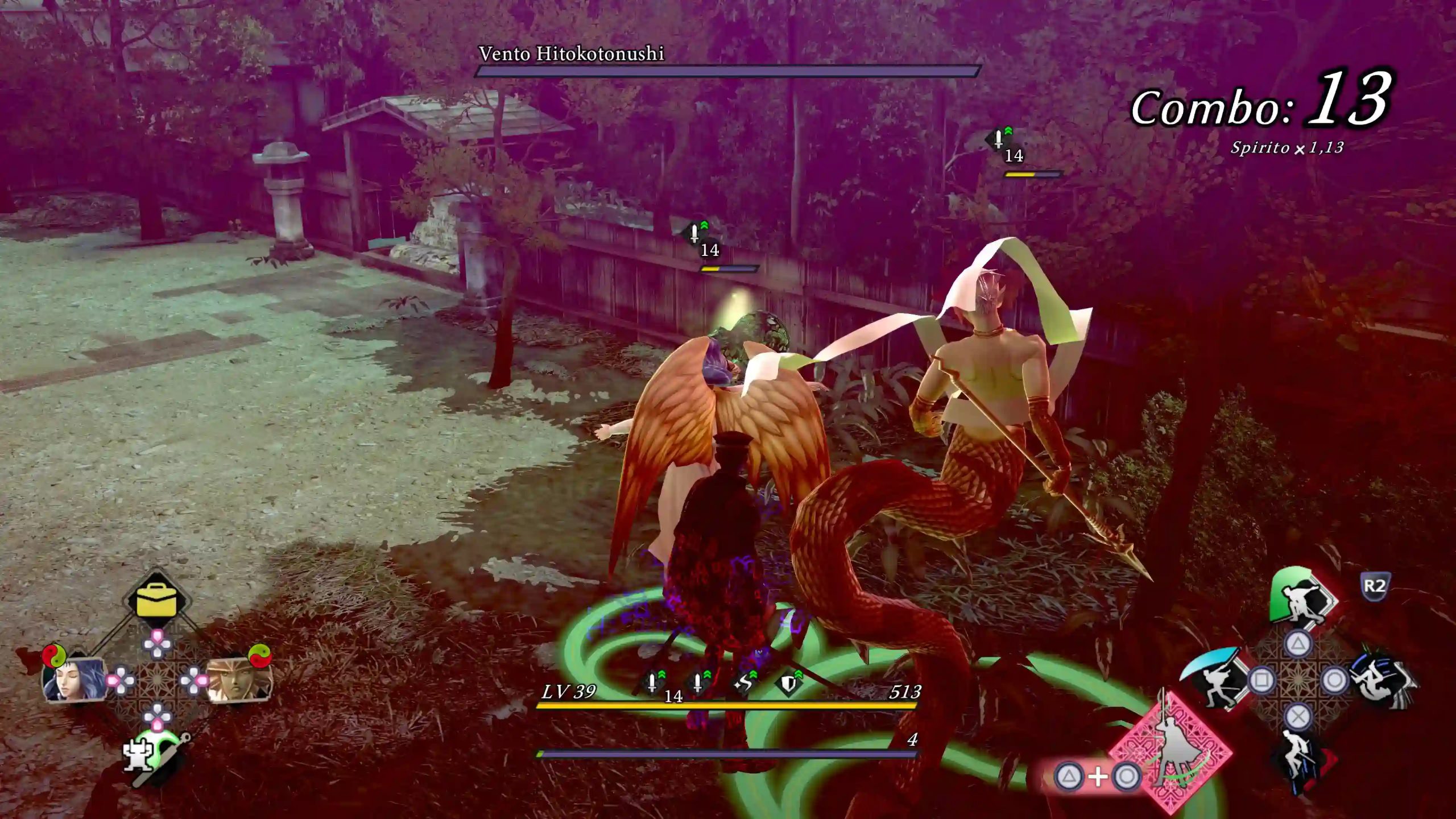Viewport: 1456px width, 819px height.
Task: Select the blue-haired demon portrait
Action: [x=74, y=680]
